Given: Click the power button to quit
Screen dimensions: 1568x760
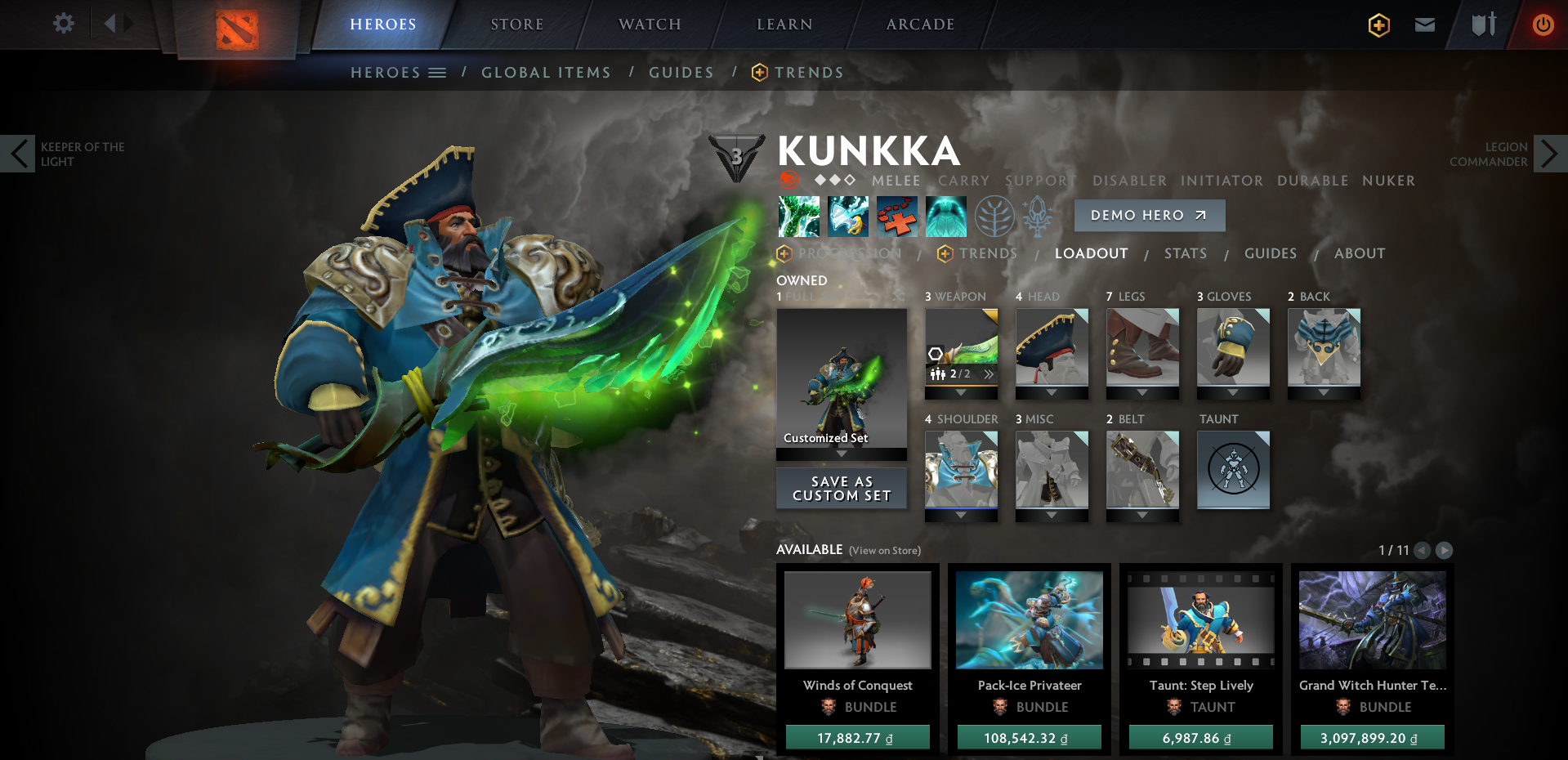Looking at the screenshot, I should point(1543,25).
